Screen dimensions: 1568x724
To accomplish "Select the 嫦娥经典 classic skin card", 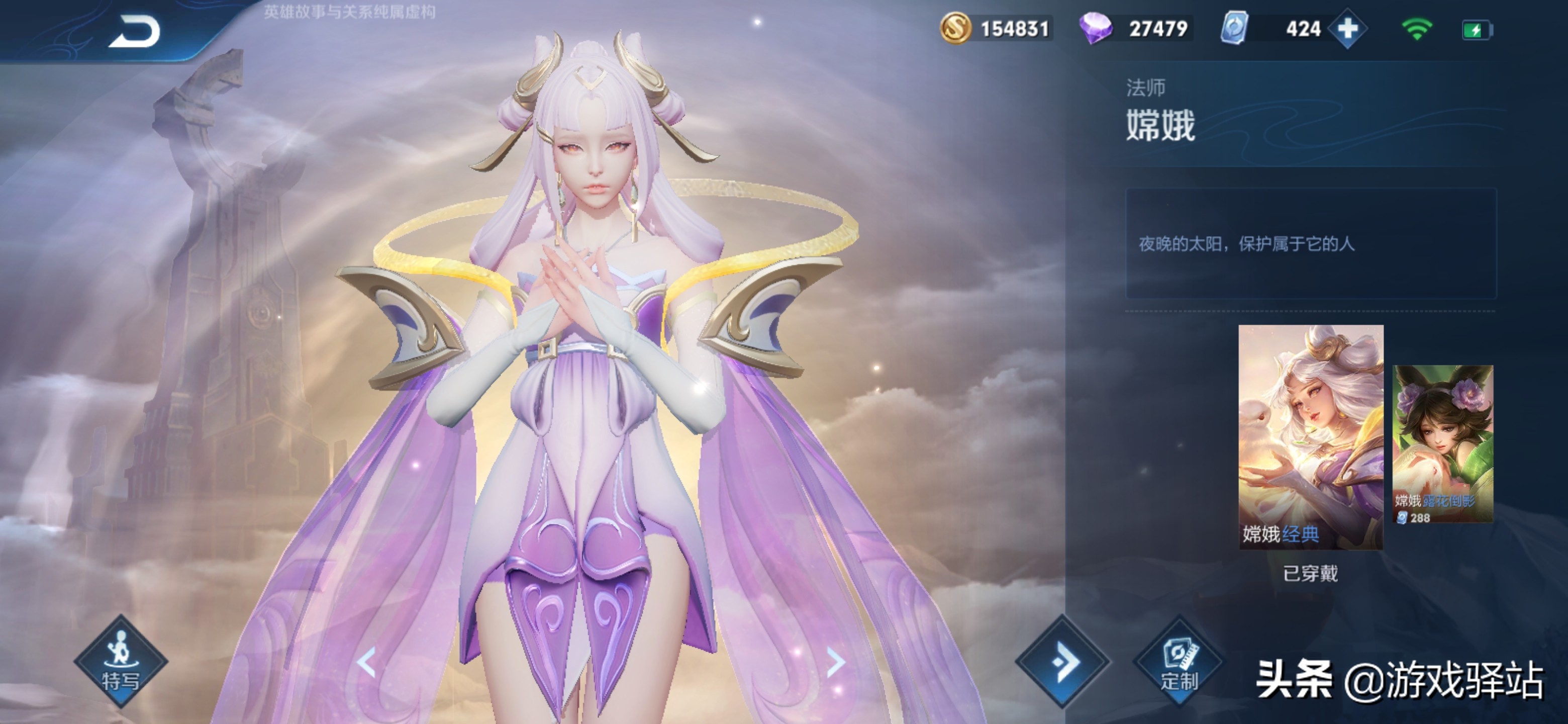I will point(1311,436).
